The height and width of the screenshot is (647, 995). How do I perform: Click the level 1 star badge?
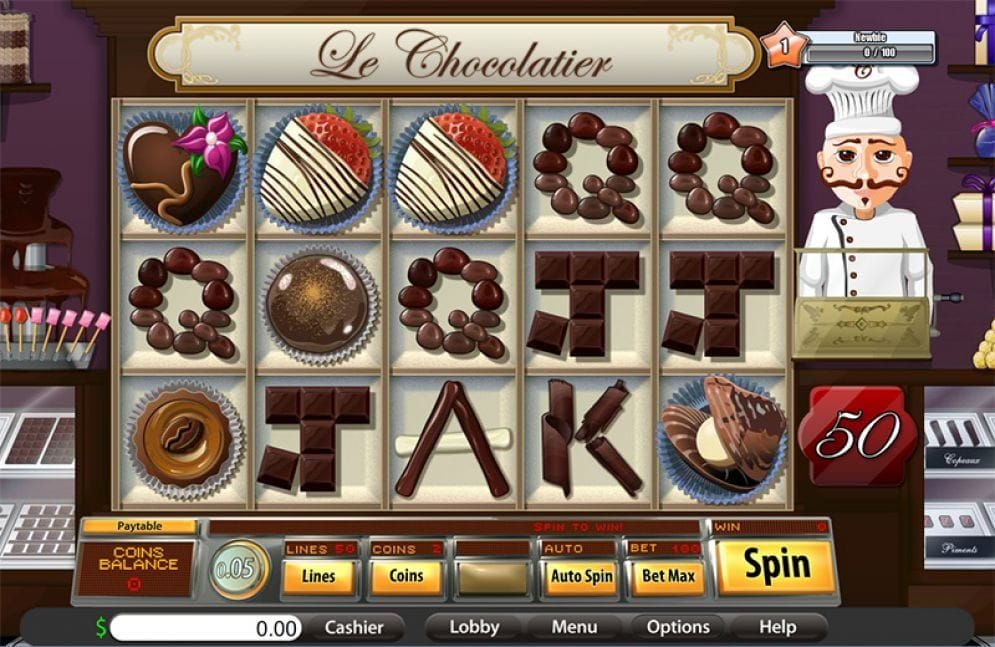(x=784, y=47)
